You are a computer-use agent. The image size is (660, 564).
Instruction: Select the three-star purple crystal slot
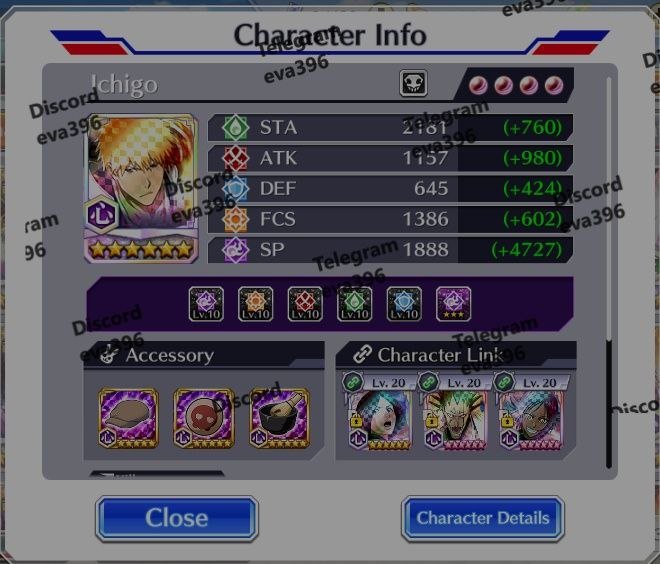click(x=453, y=303)
